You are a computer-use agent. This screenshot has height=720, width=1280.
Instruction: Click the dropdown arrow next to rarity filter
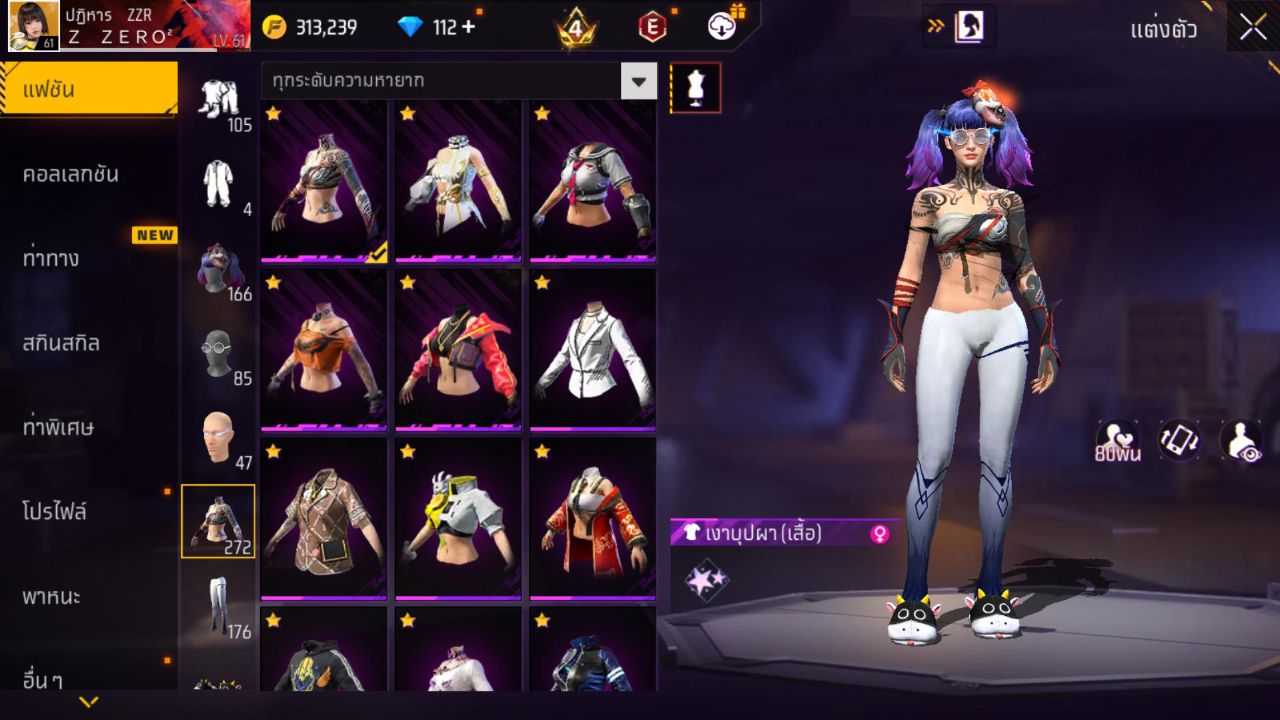640,80
